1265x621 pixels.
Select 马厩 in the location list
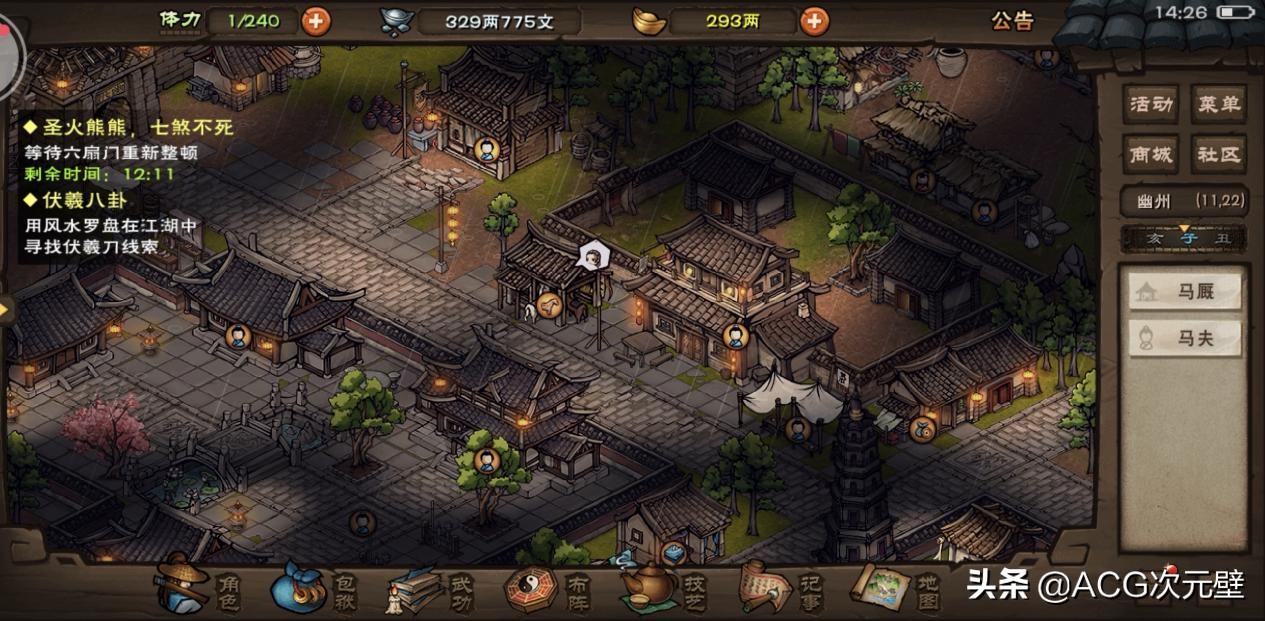[1185, 292]
